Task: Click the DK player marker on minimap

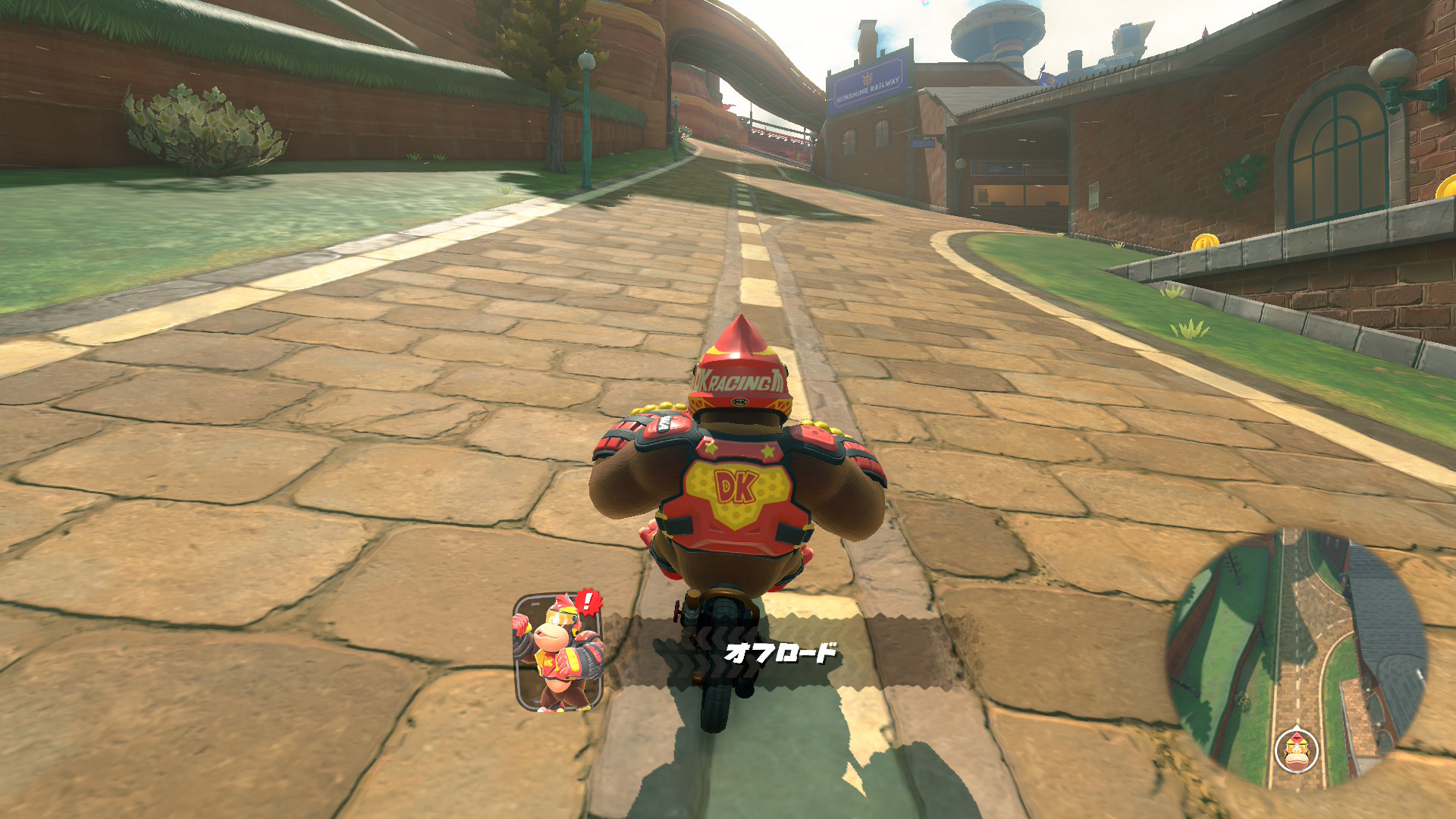Action: (x=1297, y=749)
